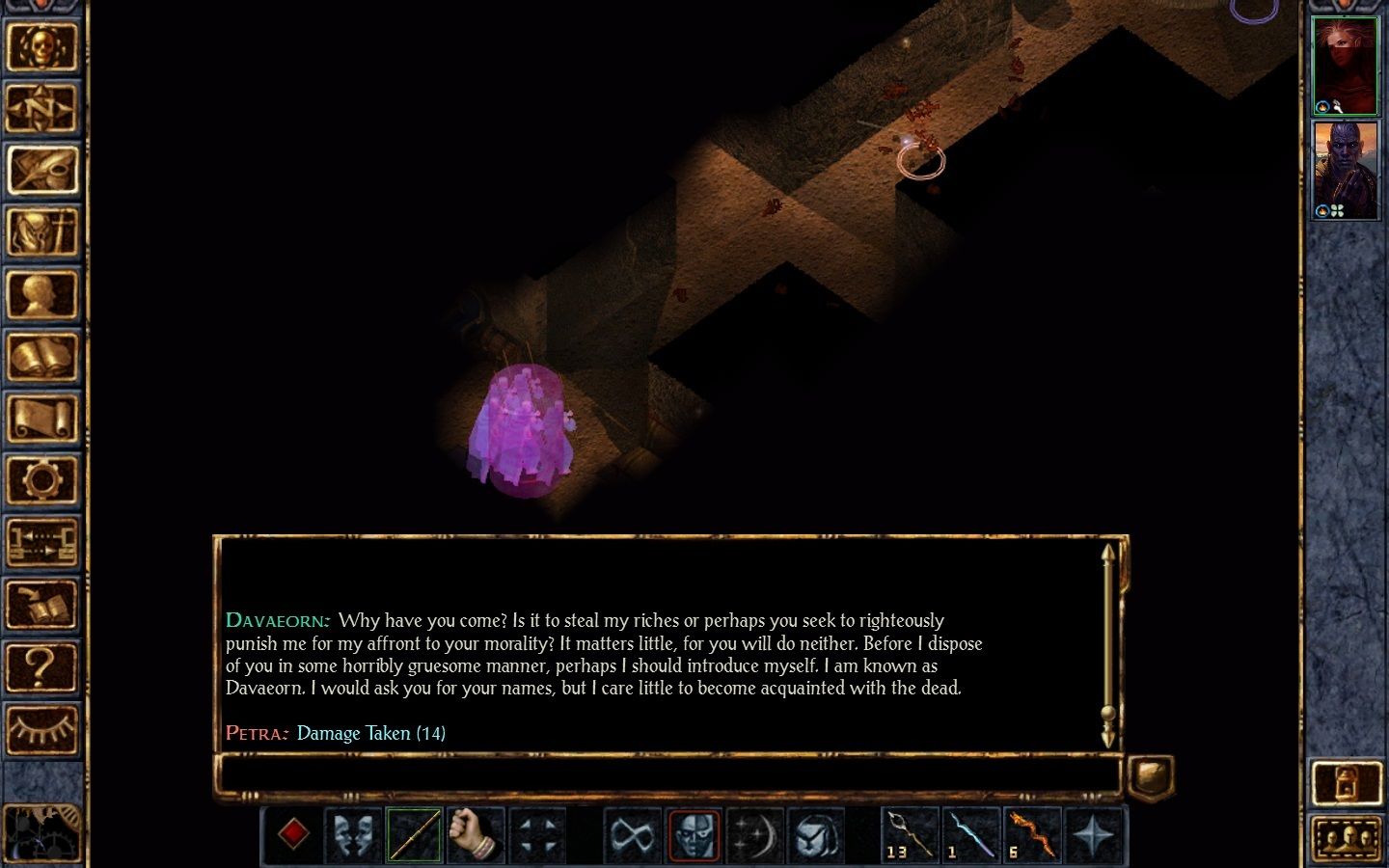Open priest spells with the scroll icon
This screenshot has width=1389, height=868.
(x=41, y=420)
